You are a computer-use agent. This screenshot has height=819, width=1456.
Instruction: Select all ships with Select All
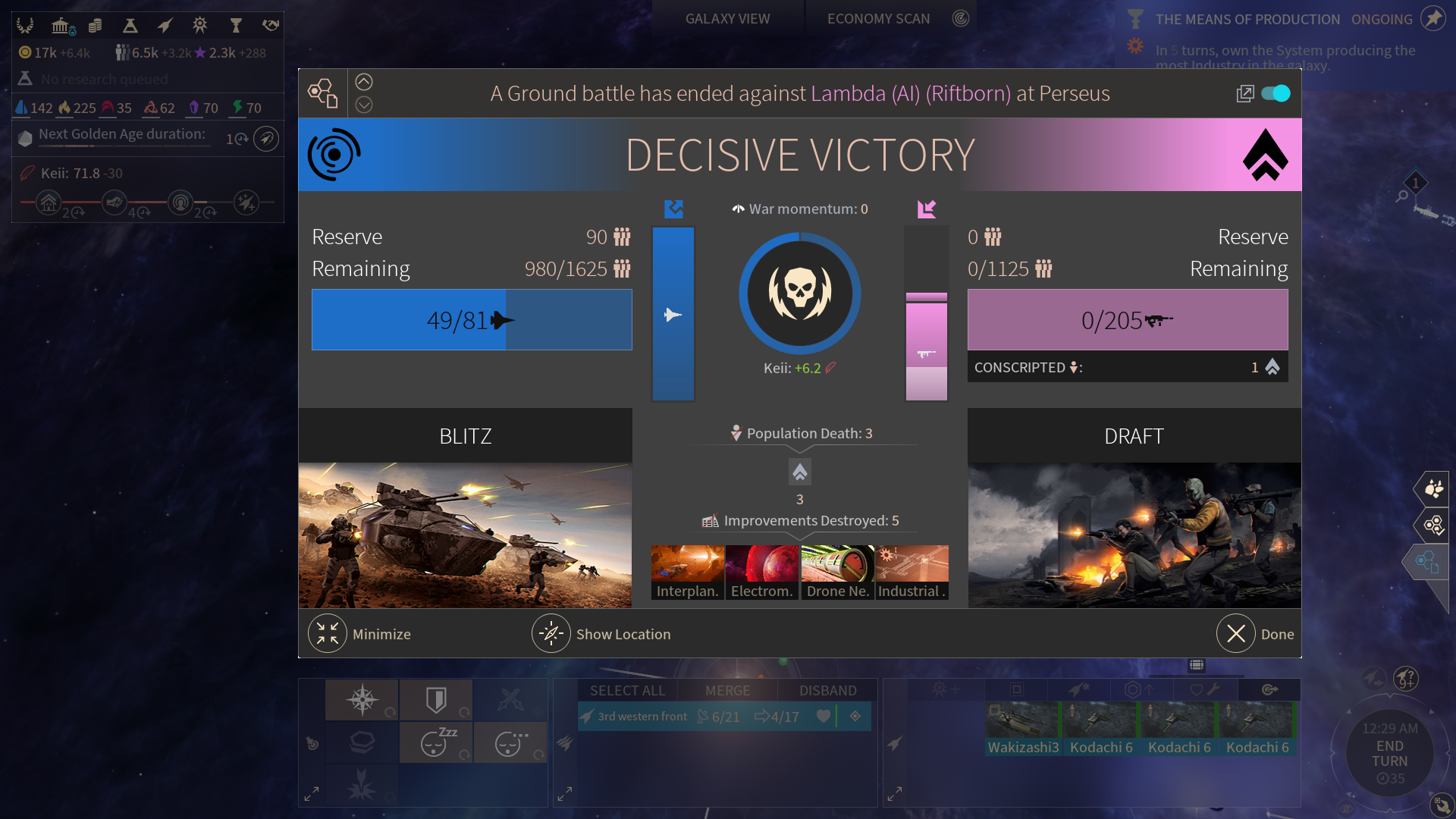[x=627, y=690]
